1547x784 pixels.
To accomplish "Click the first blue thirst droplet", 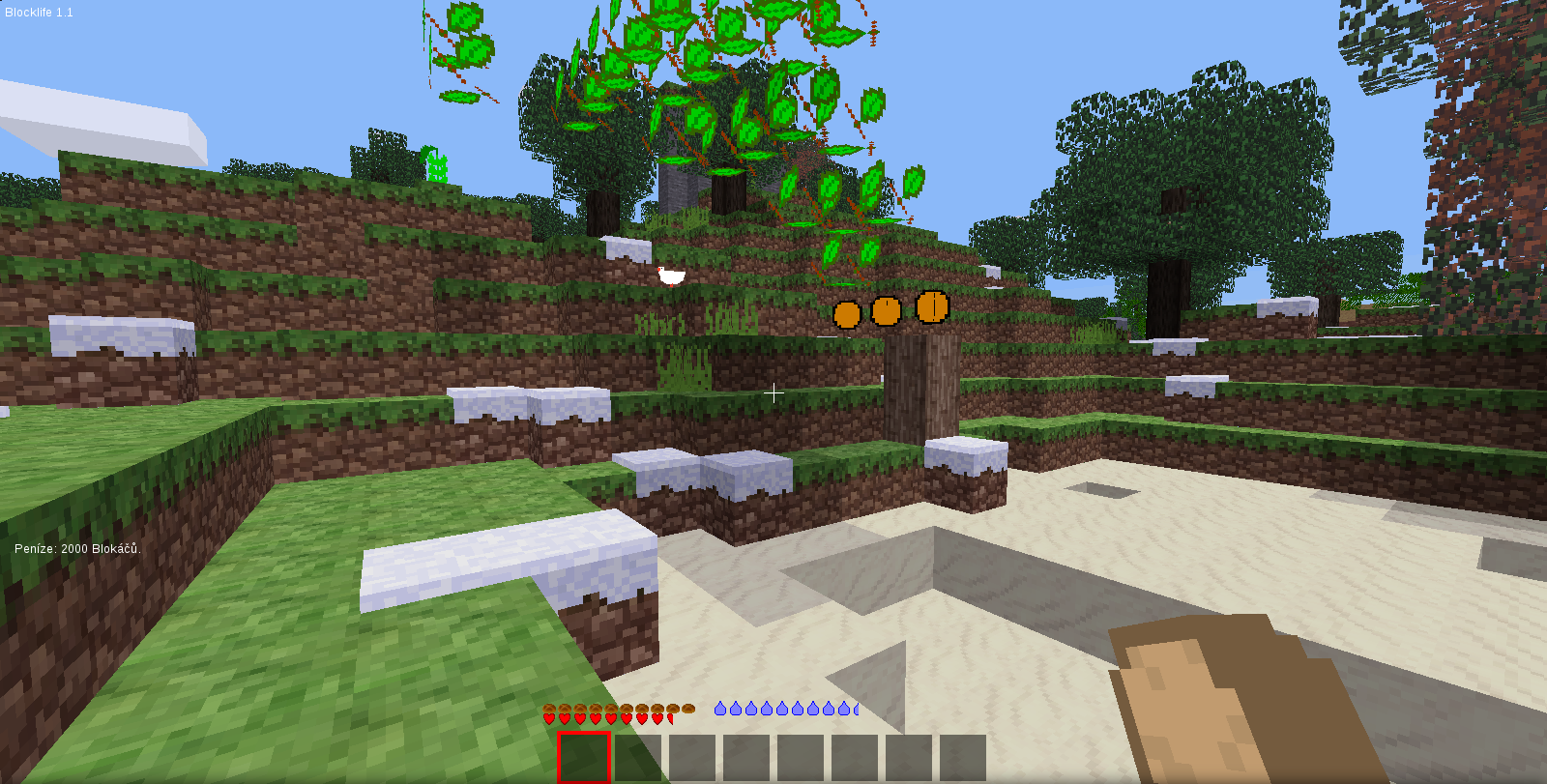I will coord(718,709).
